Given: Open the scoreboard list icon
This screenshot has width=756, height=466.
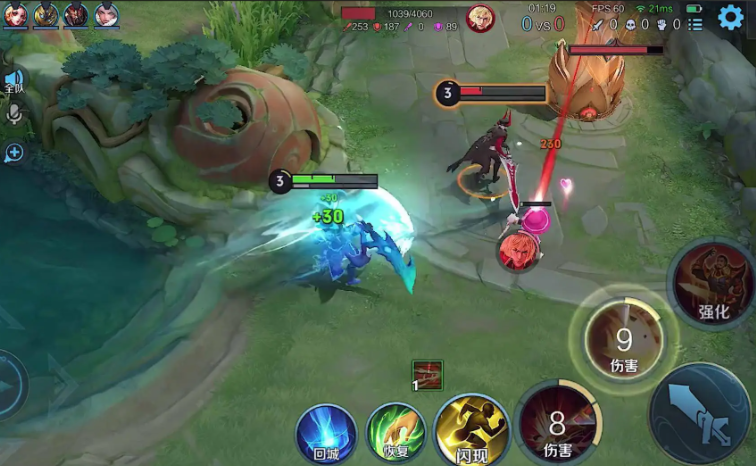Looking at the screenshot, I should (x=695, y=24).
